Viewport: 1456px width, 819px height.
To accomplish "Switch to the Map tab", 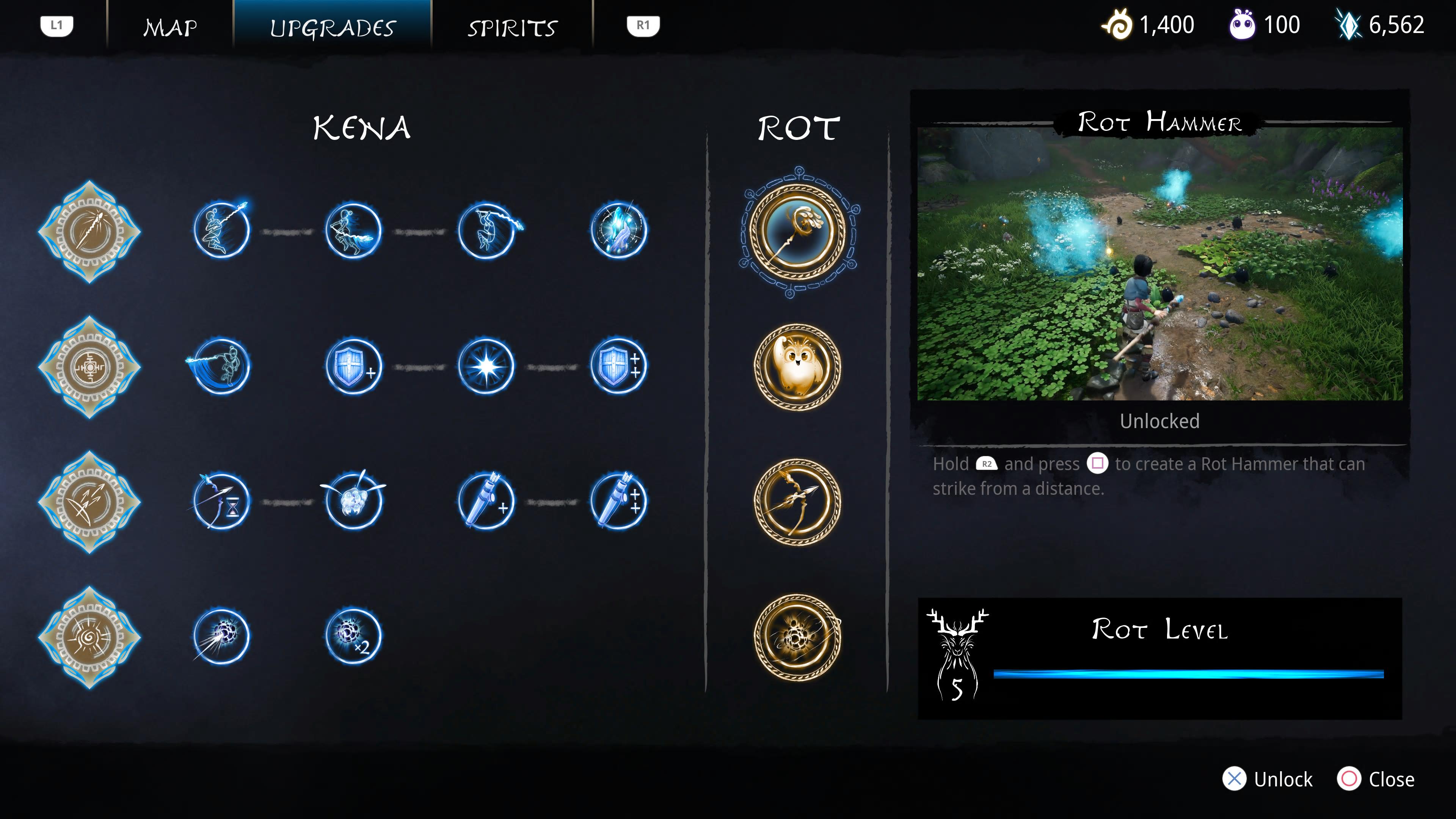I will tap(170, 27).
